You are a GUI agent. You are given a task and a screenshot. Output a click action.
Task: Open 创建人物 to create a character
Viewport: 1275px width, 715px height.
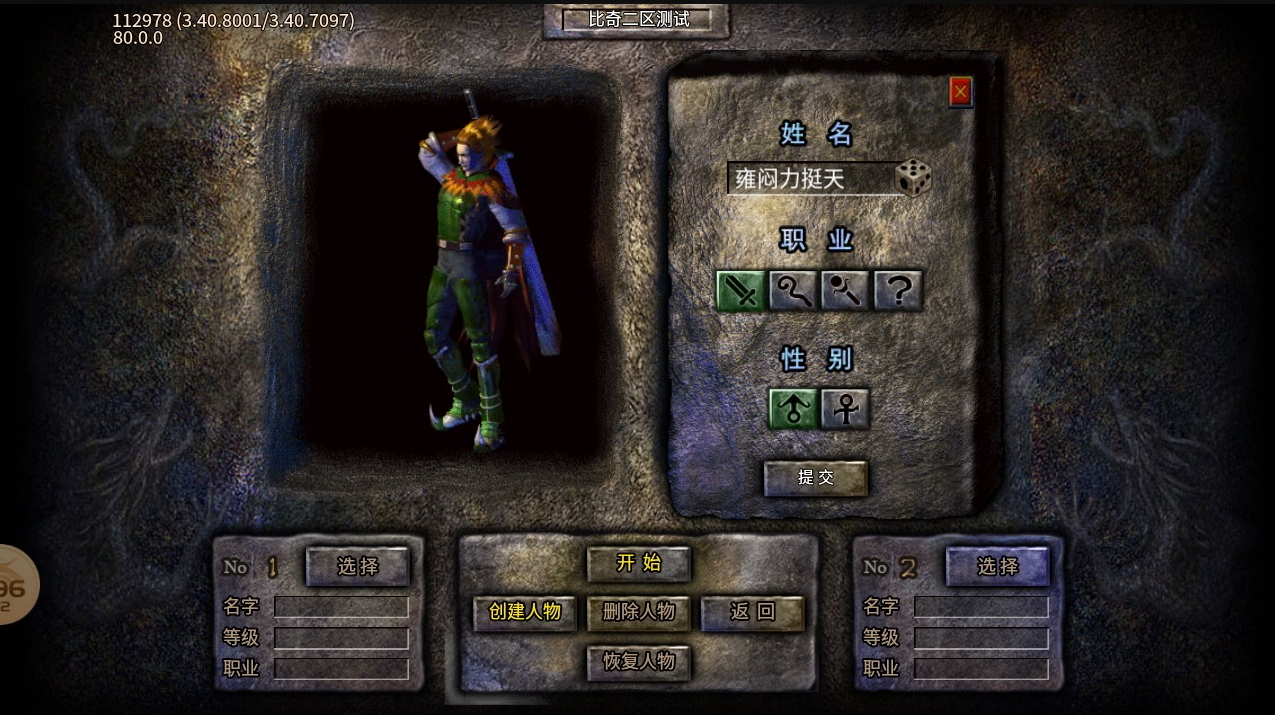pos(525,612)
